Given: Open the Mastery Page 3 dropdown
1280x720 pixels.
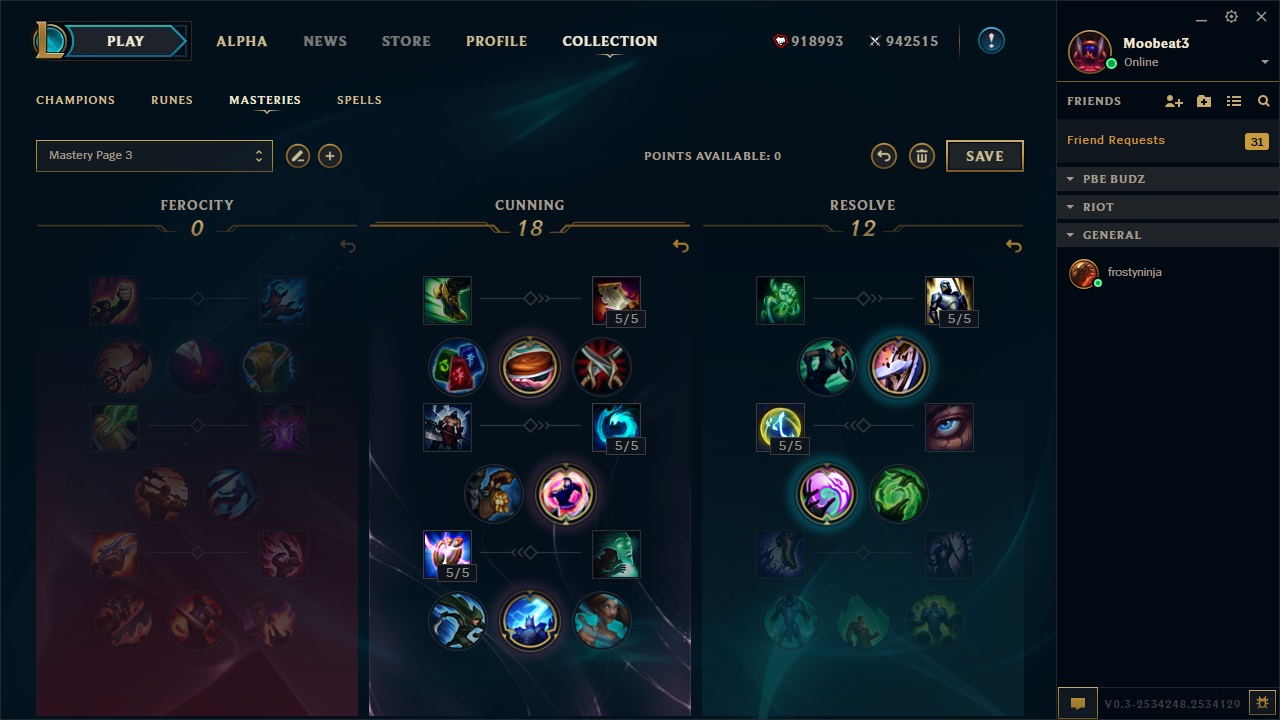Looking at the screenshot, I should [154, 155].
